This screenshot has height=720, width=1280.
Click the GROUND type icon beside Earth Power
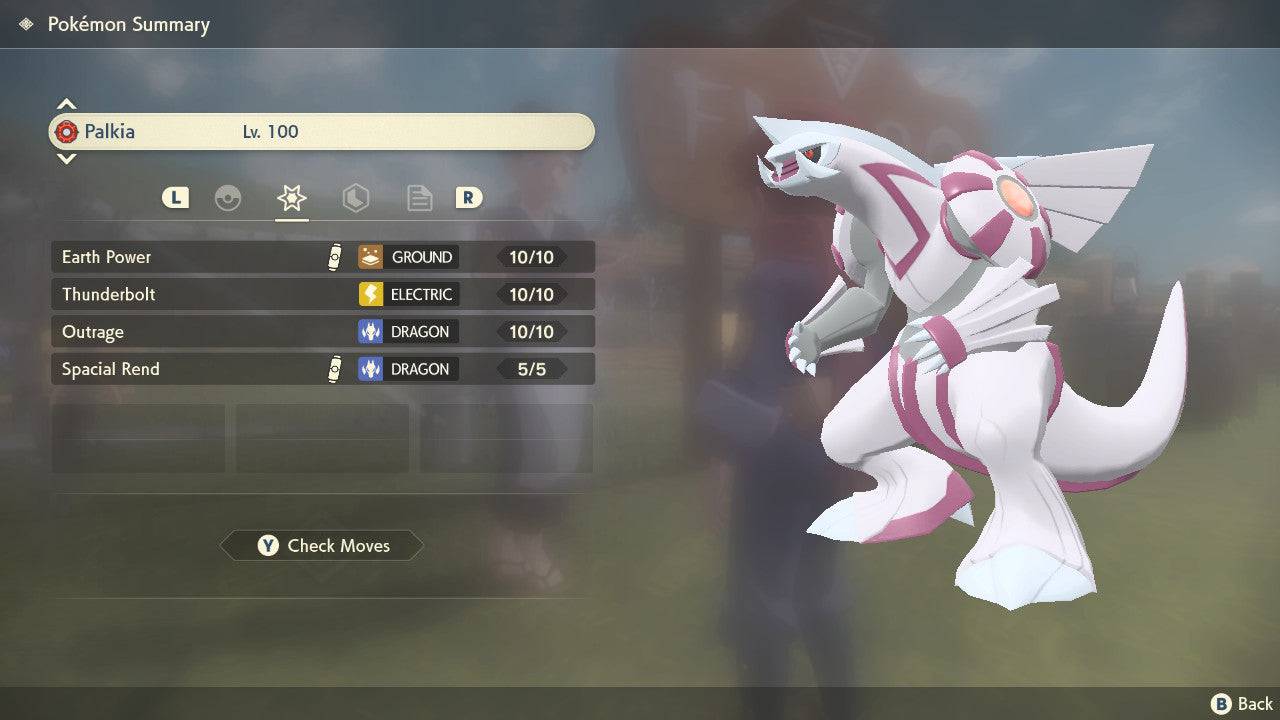(371, 257)
